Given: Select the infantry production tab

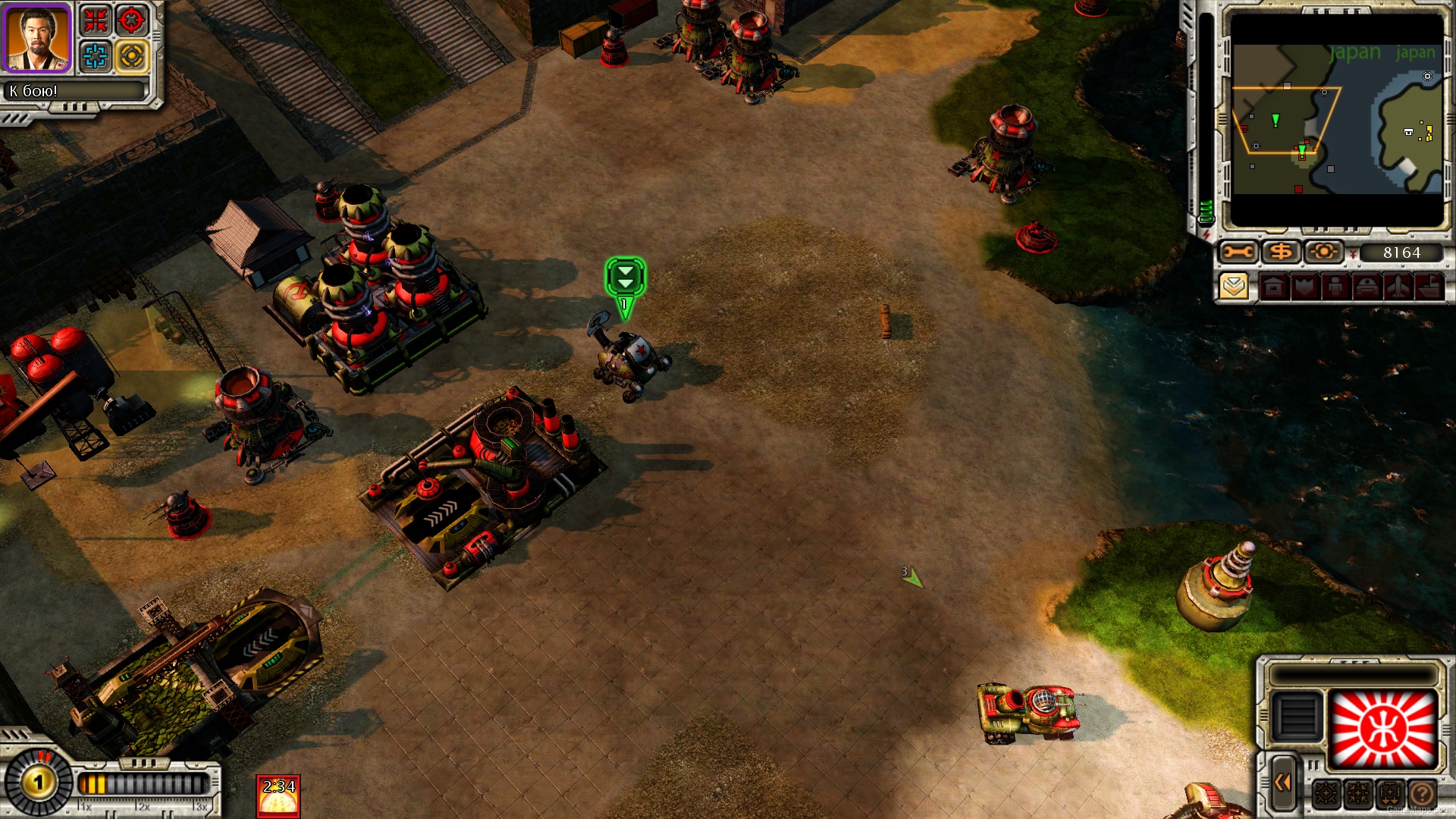Looking at the screenshot, I should 1335,287.
